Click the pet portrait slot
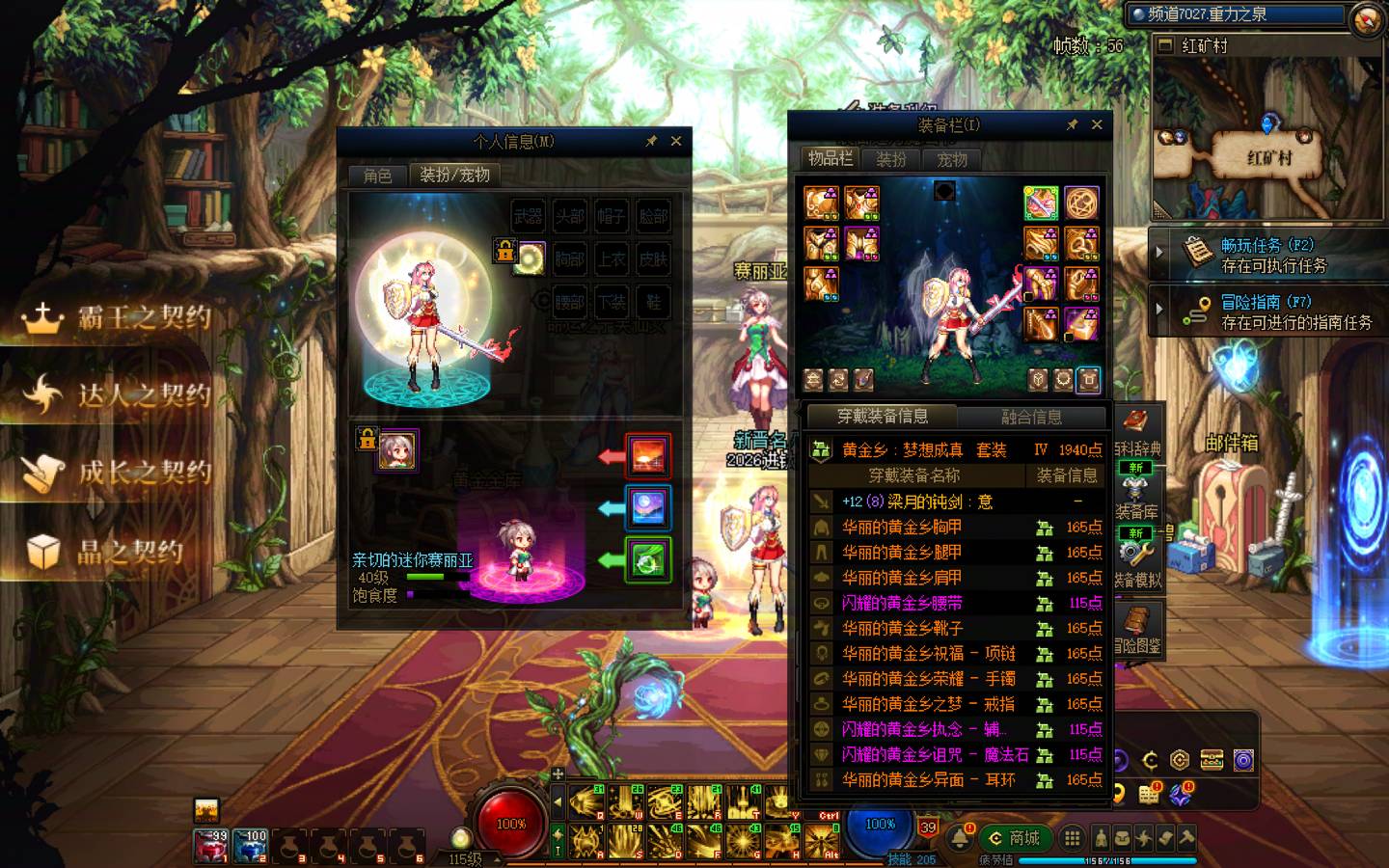This screenshot has width=1389, height=868. pyautogui.click(x=396, y=450)
